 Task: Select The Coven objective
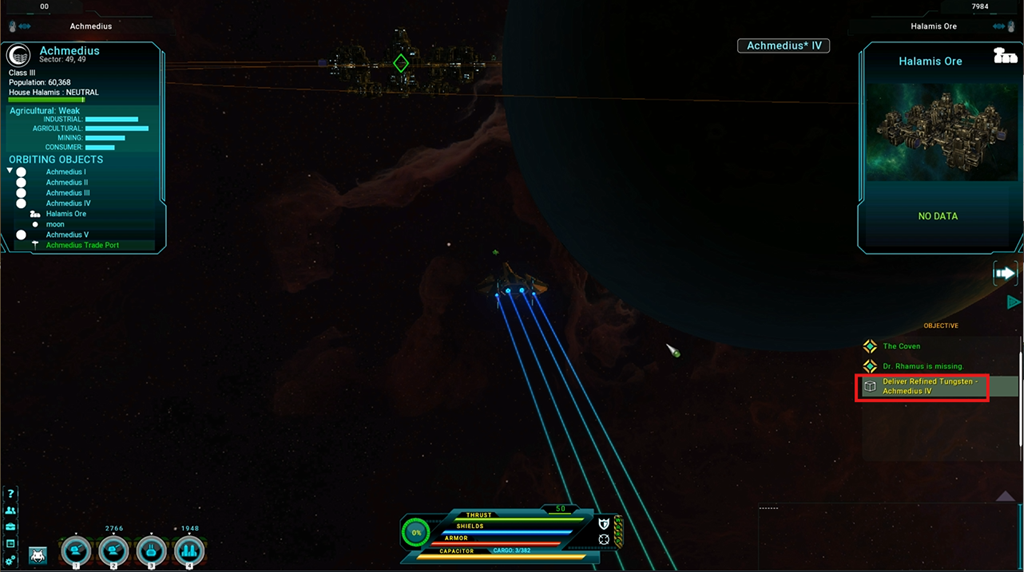[x=901, y=346]
